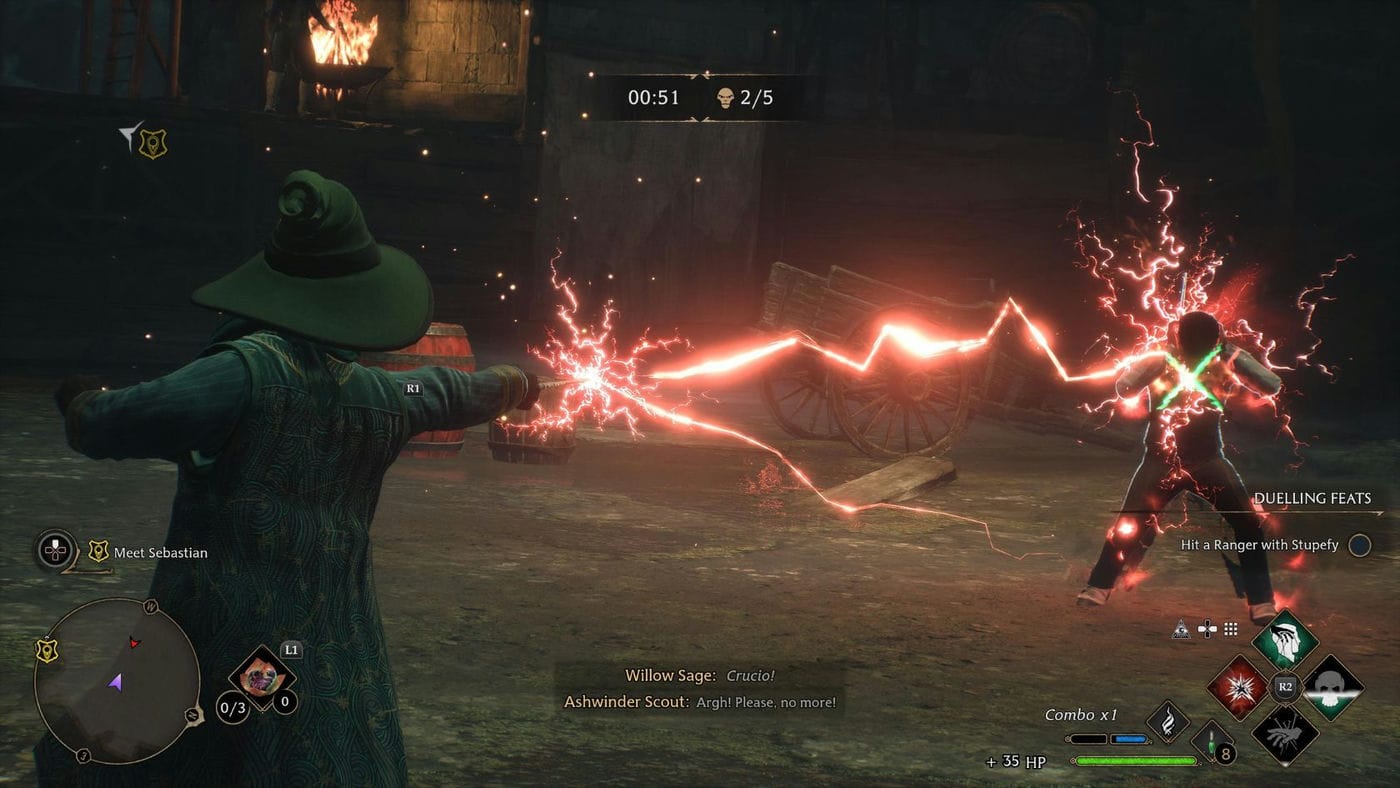This screenshot has height=788, width=1400.
Task: Use the combat plant tool slot
Action: point(262,677)
